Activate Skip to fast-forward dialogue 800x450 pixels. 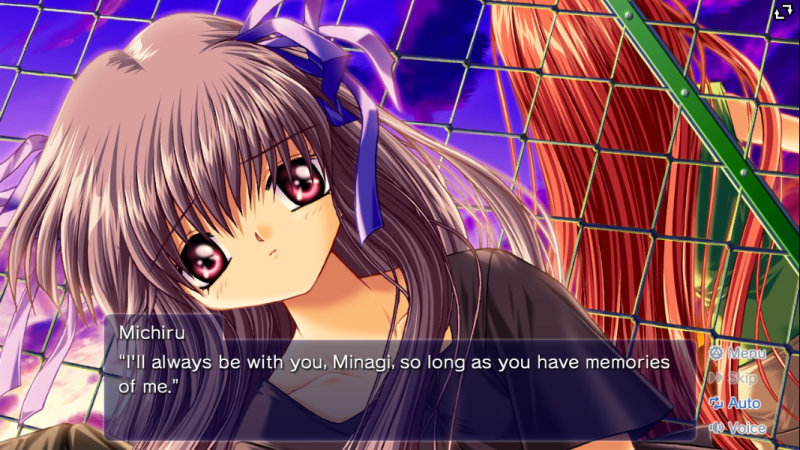[734, 378]
